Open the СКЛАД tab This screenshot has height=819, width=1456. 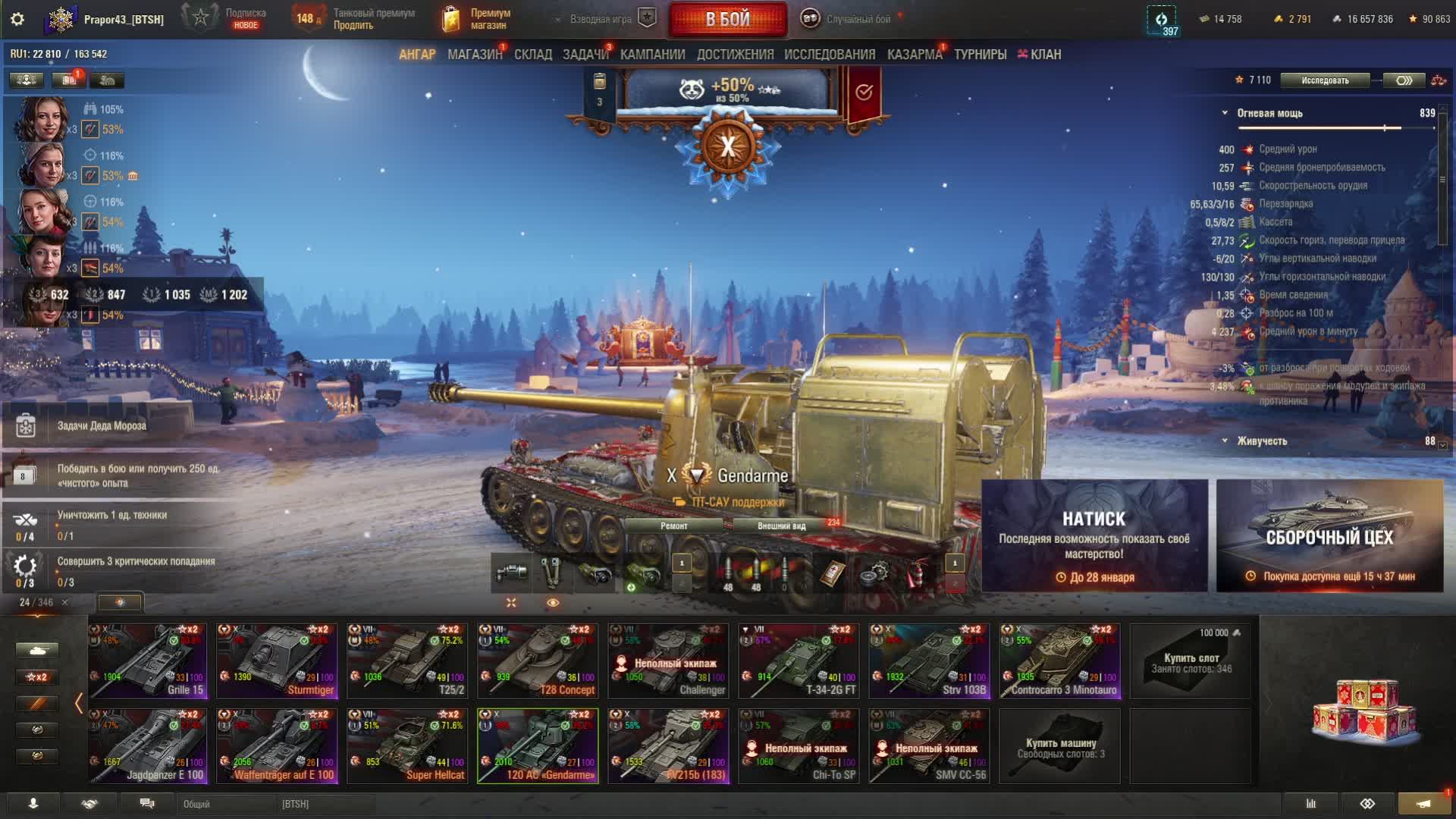click(533, 55)
